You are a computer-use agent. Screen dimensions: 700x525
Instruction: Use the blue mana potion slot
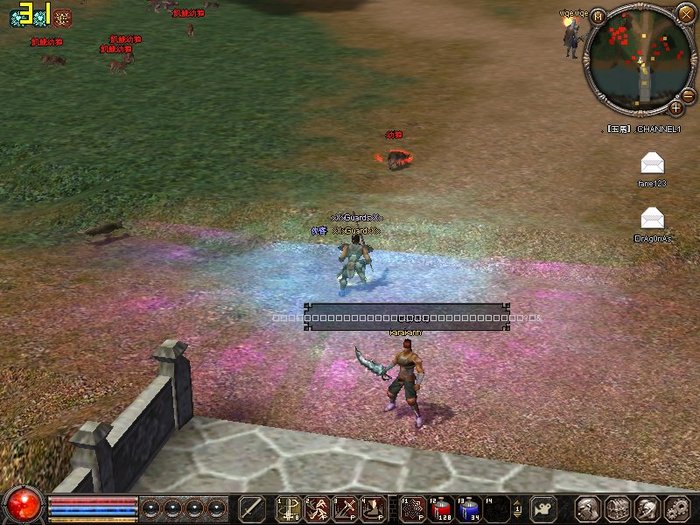[x=470, y=508]
